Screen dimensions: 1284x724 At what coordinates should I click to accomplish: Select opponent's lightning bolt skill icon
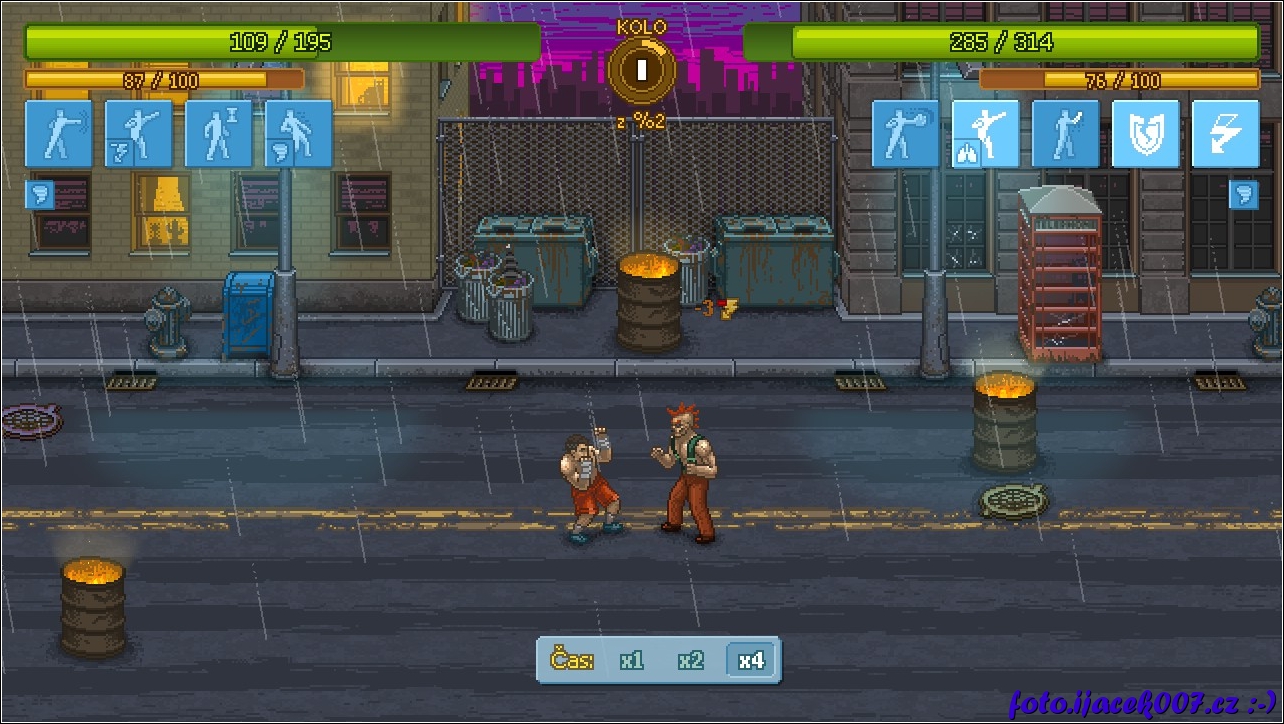point(1226,134)
